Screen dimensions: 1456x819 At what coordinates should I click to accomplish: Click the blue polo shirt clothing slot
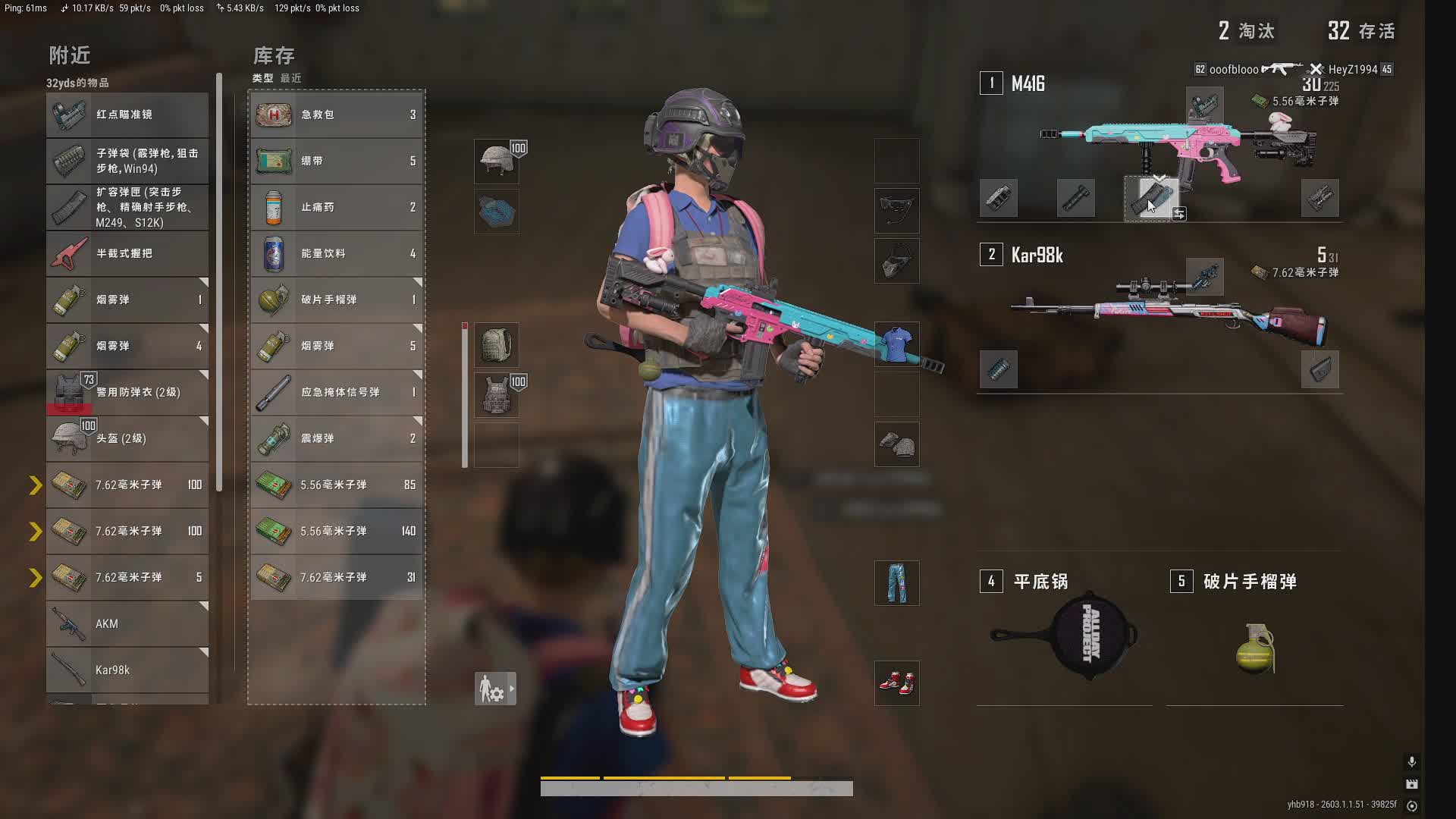(x=896, y=345)
